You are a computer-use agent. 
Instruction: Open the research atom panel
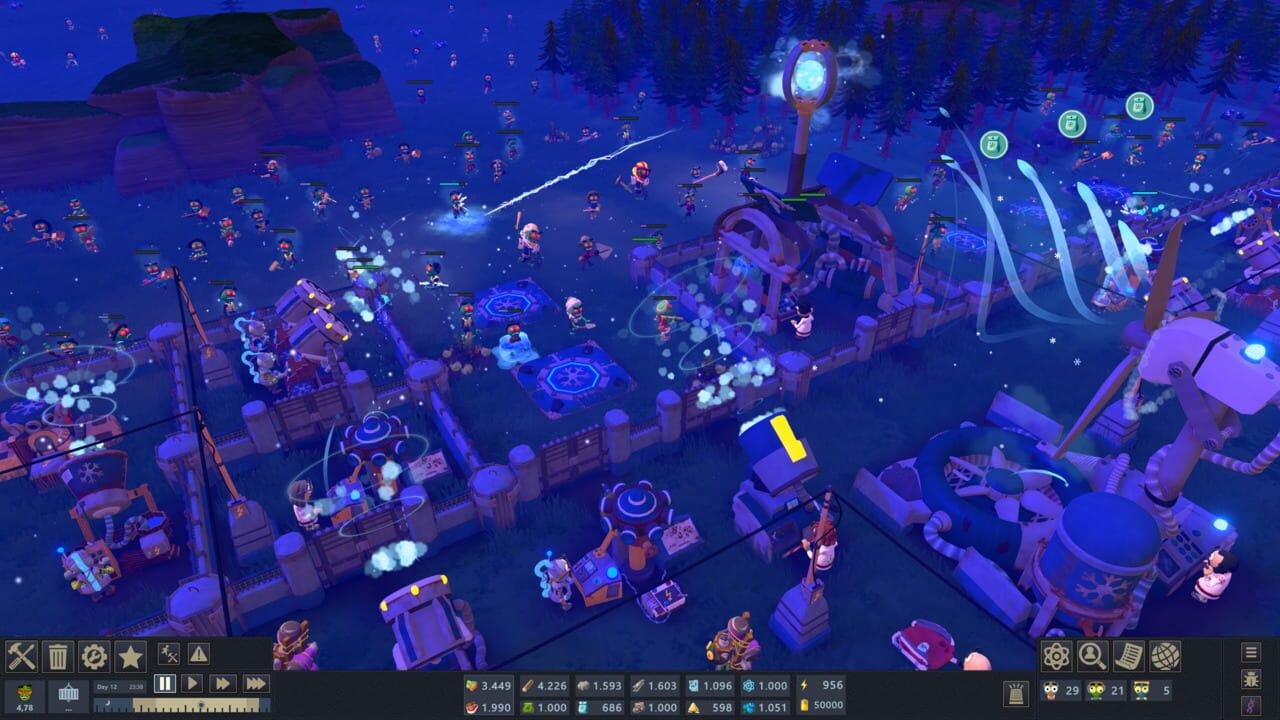point(1058,656)
